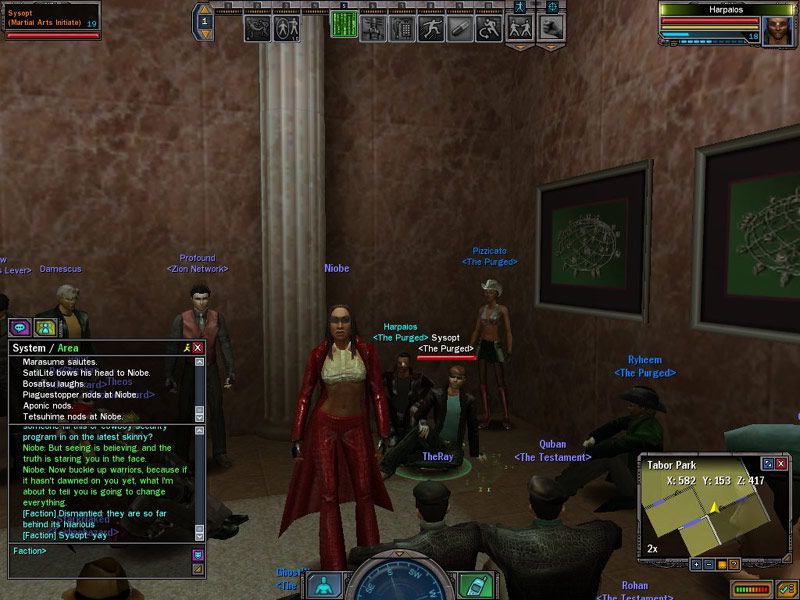Close the Tabor Park minimap
Screen dimensions: 800x600
point(781,463)
